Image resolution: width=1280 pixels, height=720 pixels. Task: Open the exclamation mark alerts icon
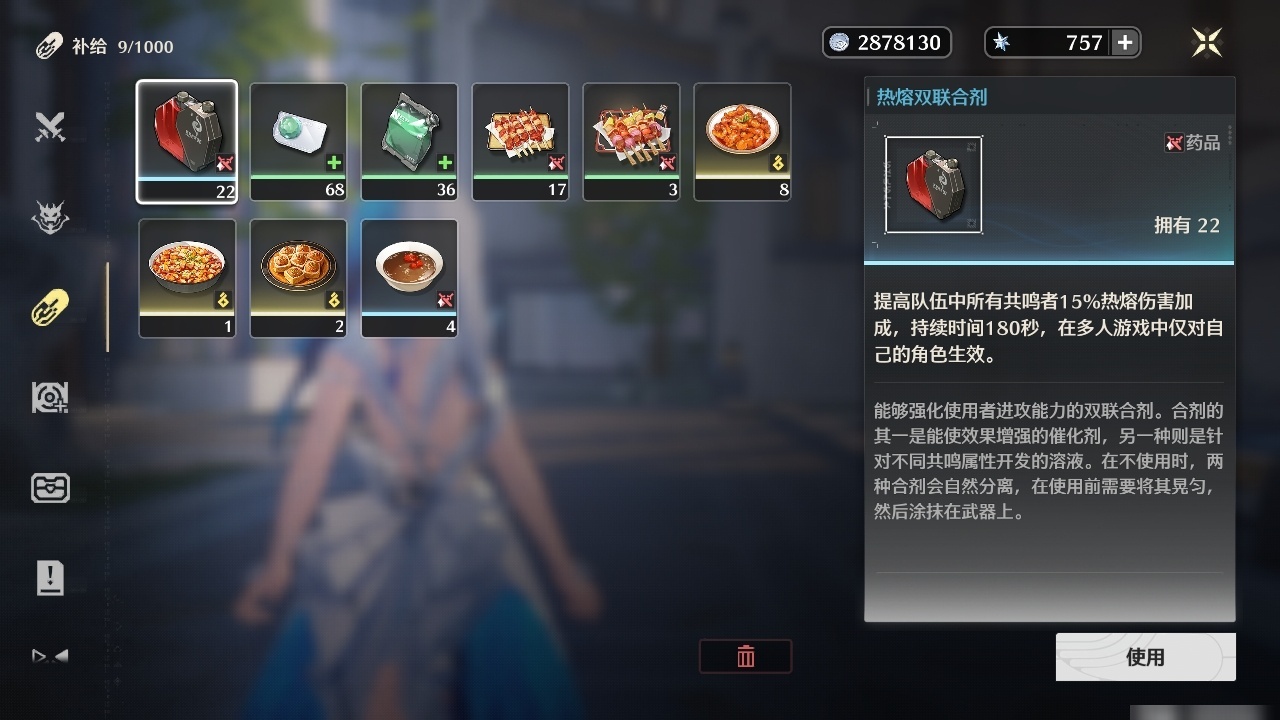tap(50, 577)
